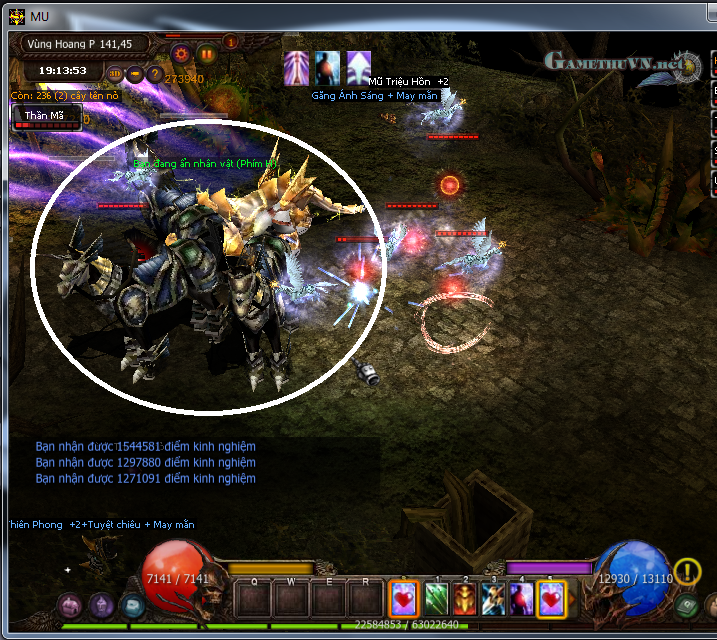
Task: Open the teal round menu button by the red orb
Action: (x=132, y=605)
